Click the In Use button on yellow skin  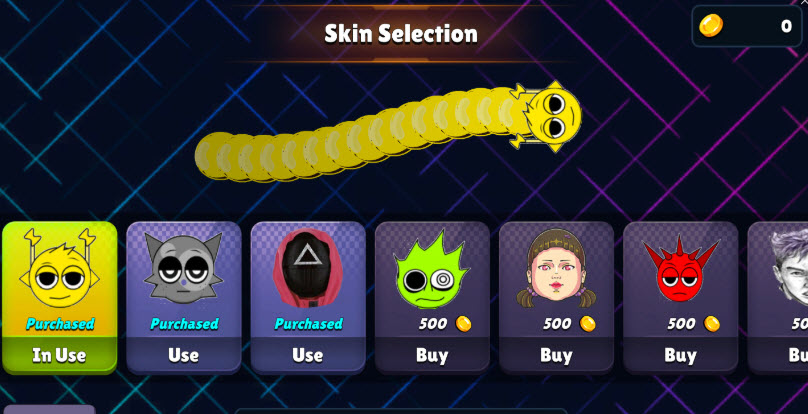[59, 355]
